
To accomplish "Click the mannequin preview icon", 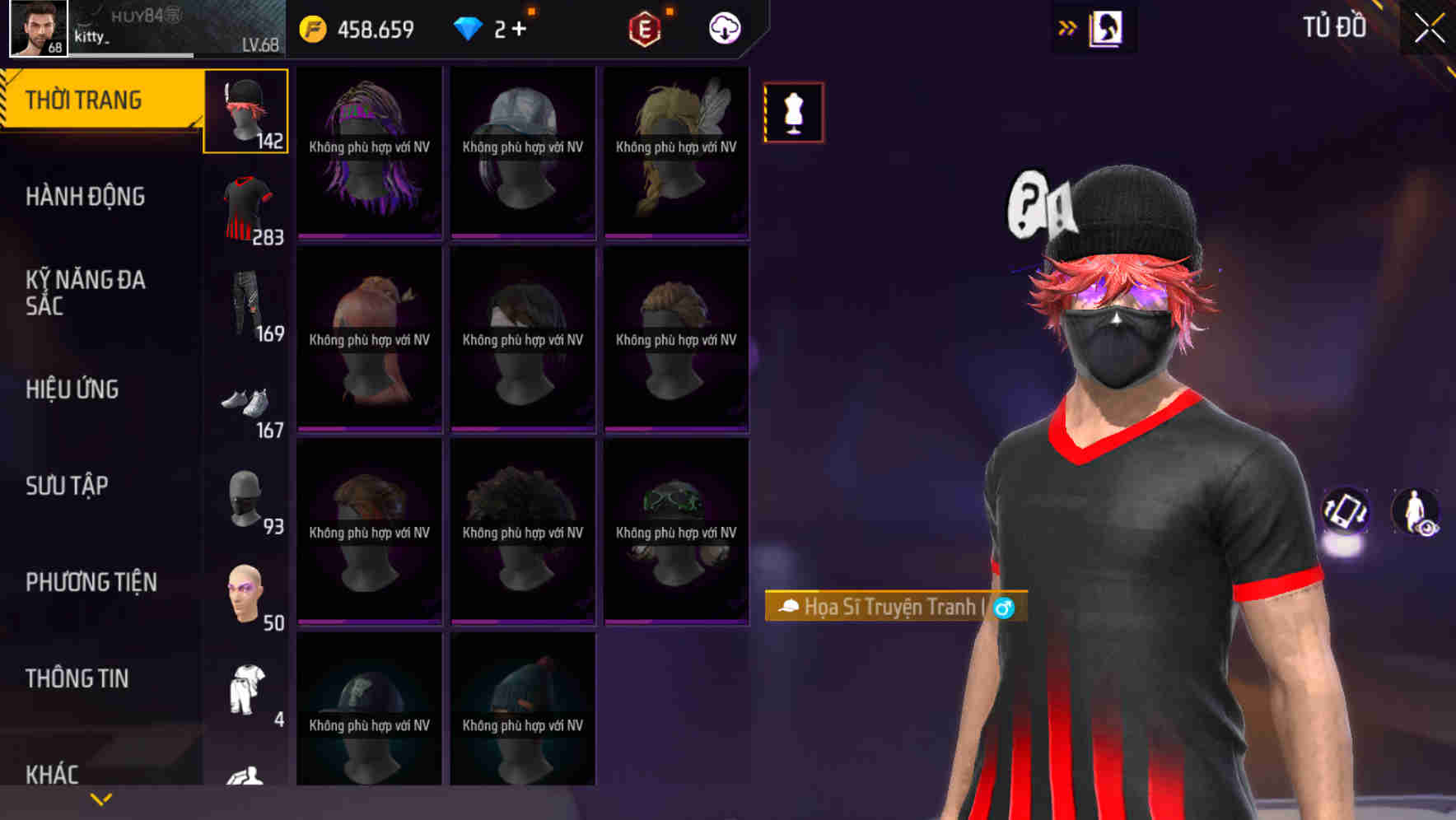I will (793, 113).
